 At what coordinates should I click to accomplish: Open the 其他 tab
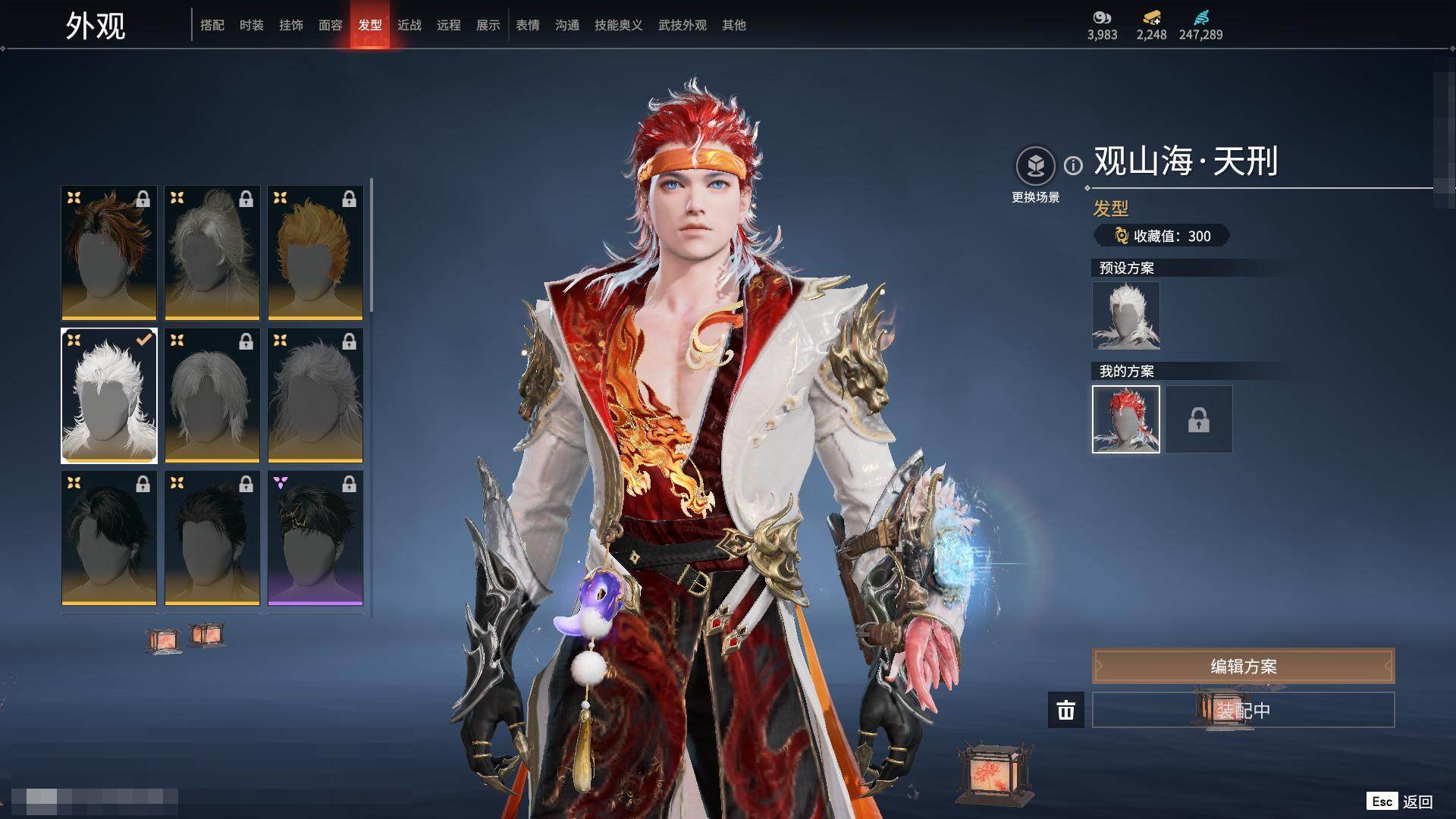click(734, 25)
